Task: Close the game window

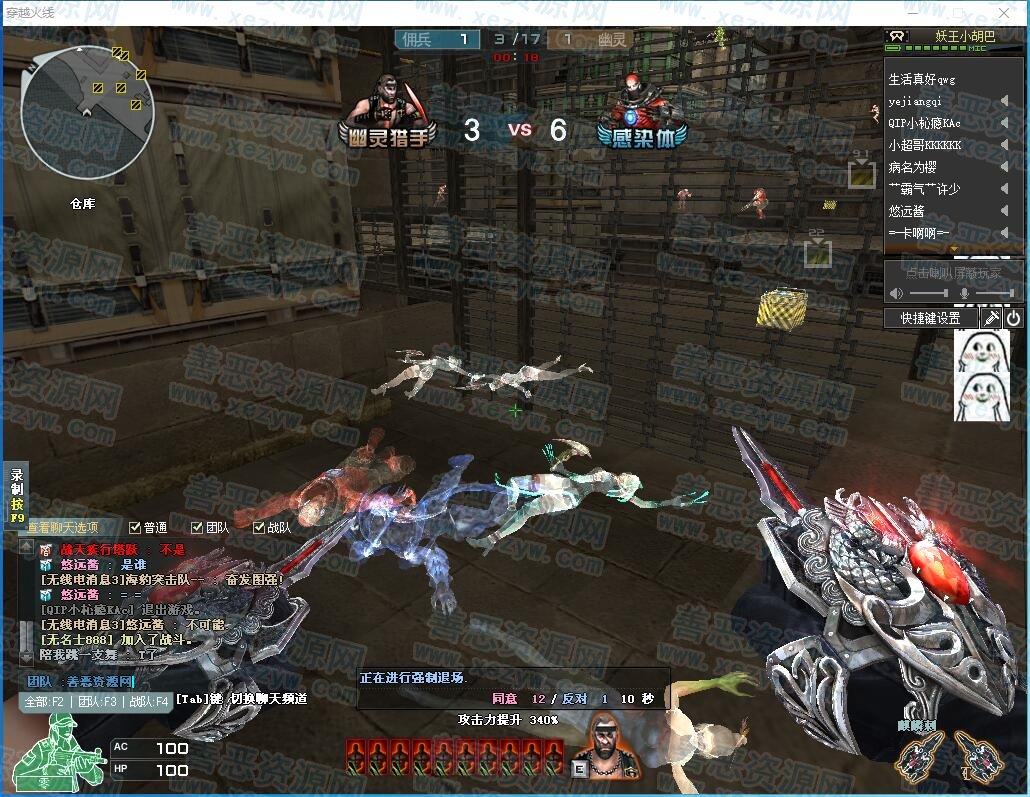Action: click(x=1007, y=12)
